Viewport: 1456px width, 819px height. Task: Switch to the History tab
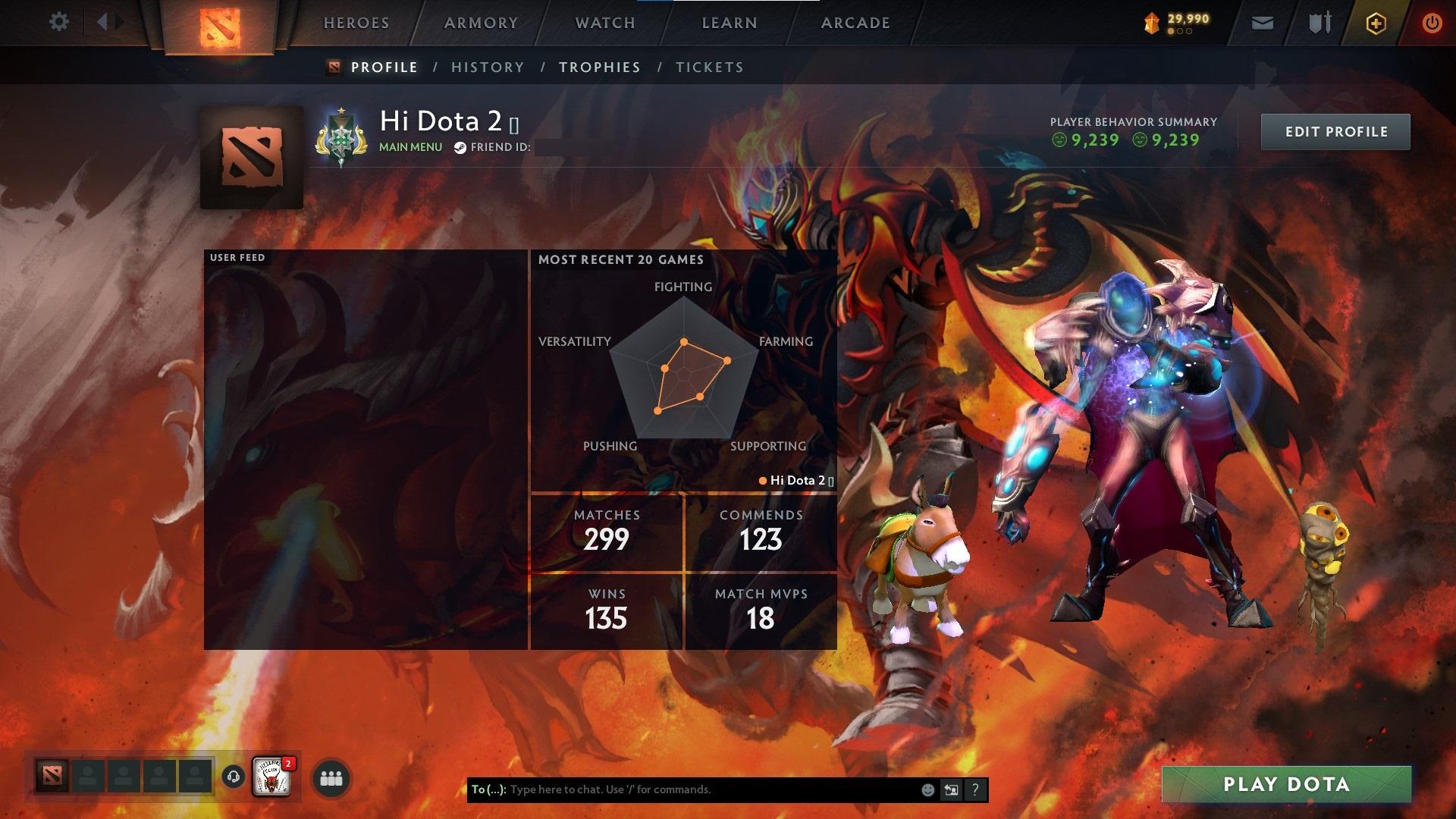point(488,67)
